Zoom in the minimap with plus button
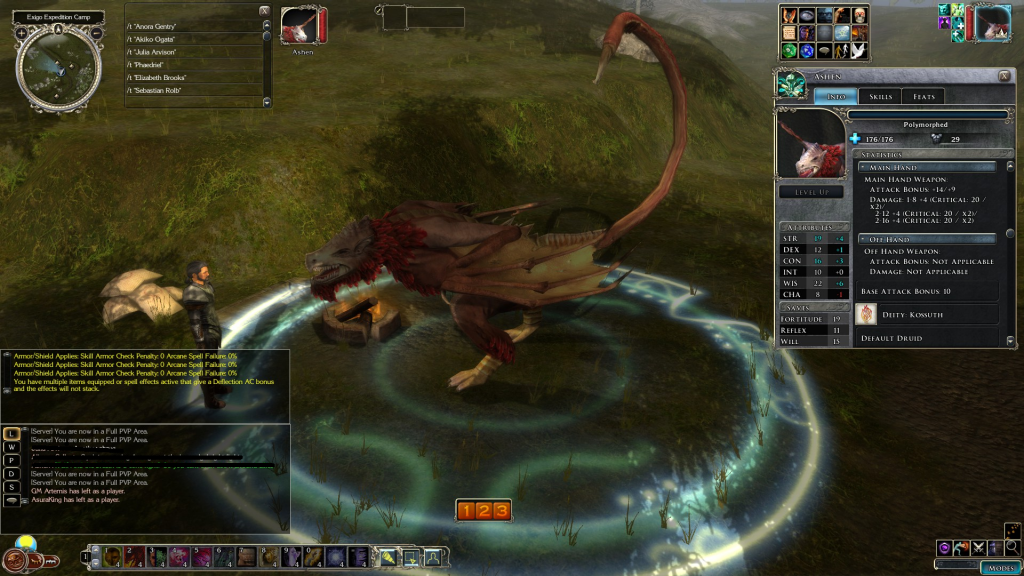 (22, 33)
